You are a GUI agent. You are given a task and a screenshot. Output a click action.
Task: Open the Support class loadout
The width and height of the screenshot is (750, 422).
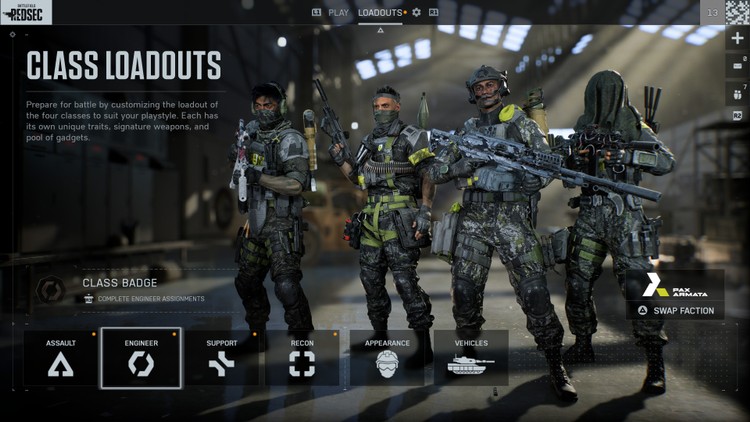222,357
